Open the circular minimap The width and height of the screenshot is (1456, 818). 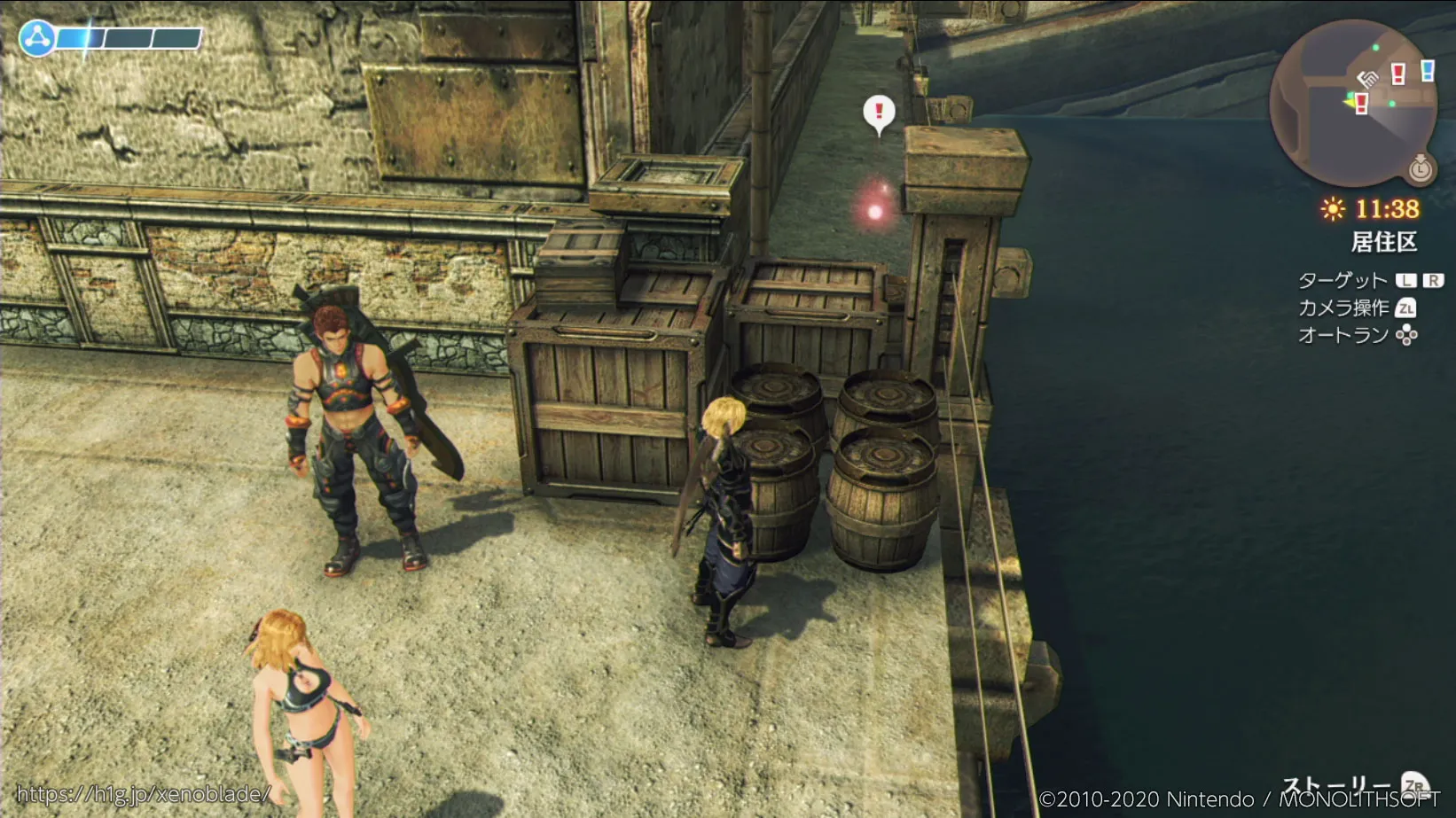1353,103
